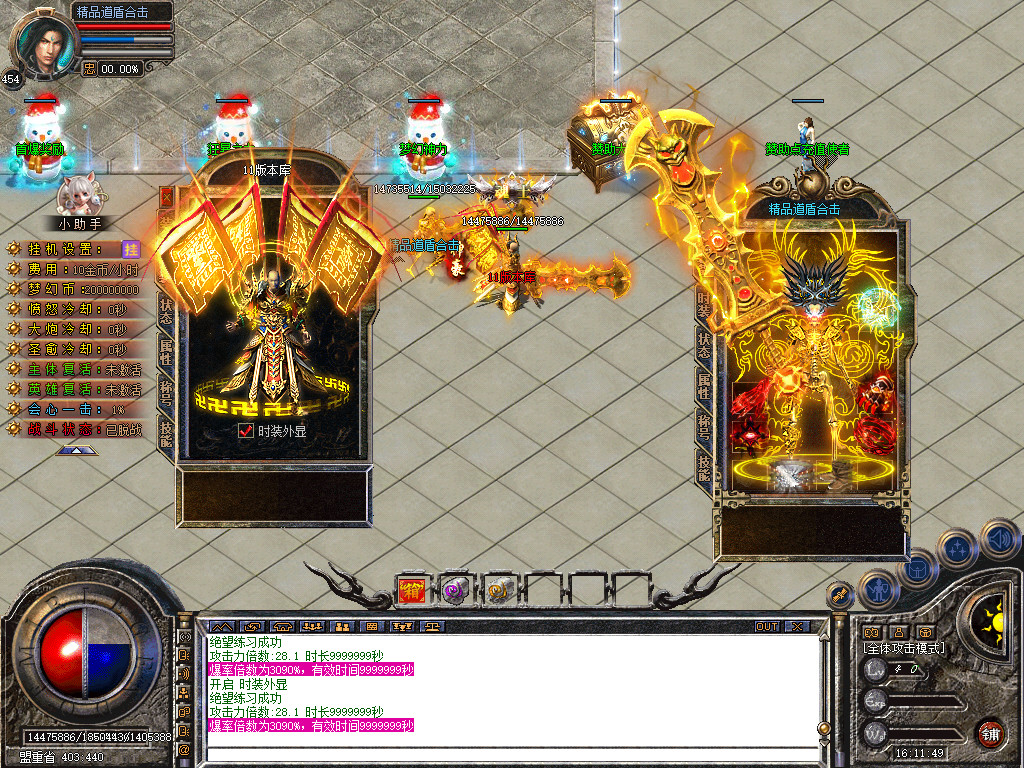Close the chat window with X
Screen dimensions: 1024x768
[x=797, y=627]
